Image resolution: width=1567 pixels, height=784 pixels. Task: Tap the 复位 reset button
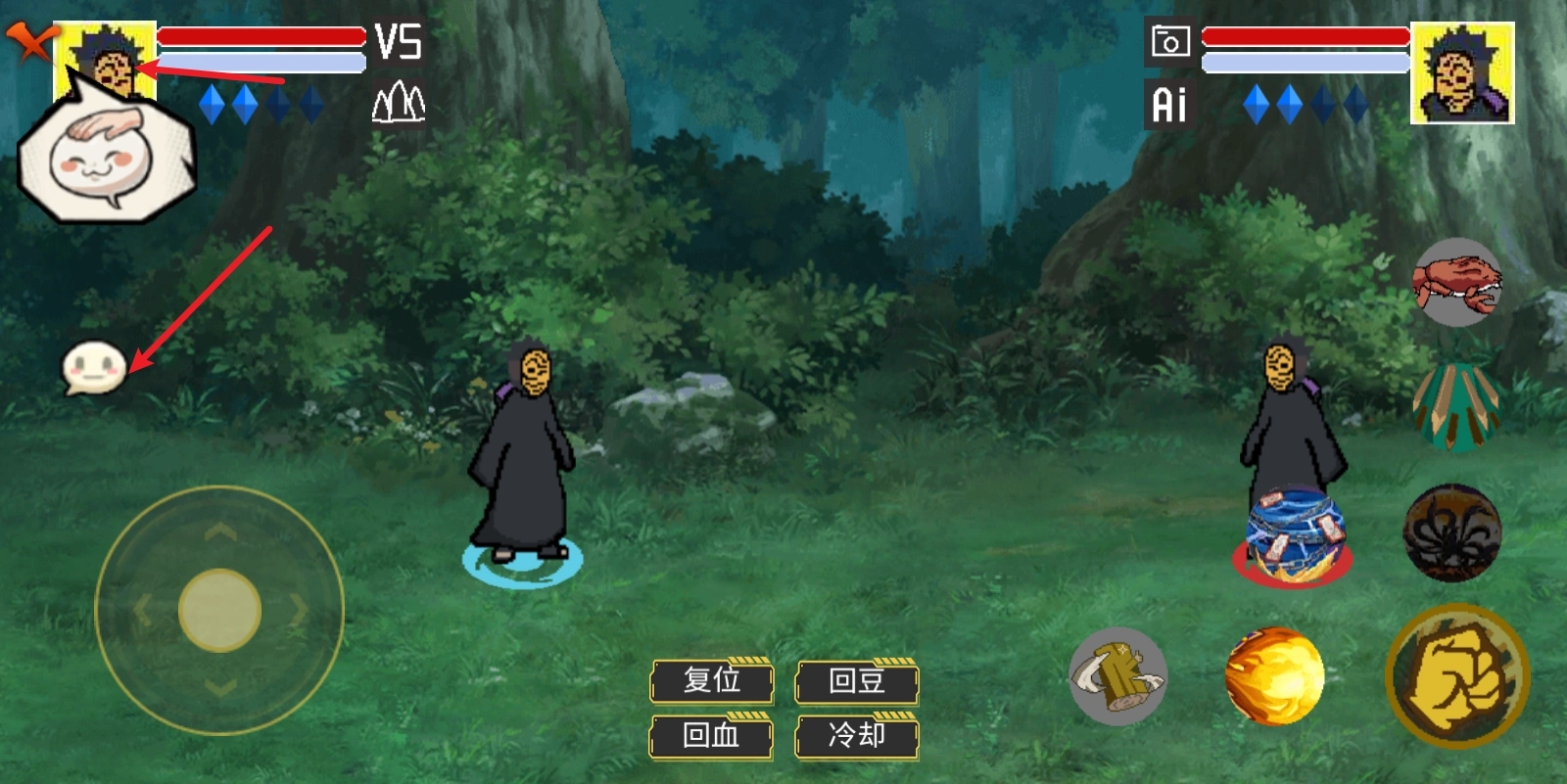tap(712, 680)
